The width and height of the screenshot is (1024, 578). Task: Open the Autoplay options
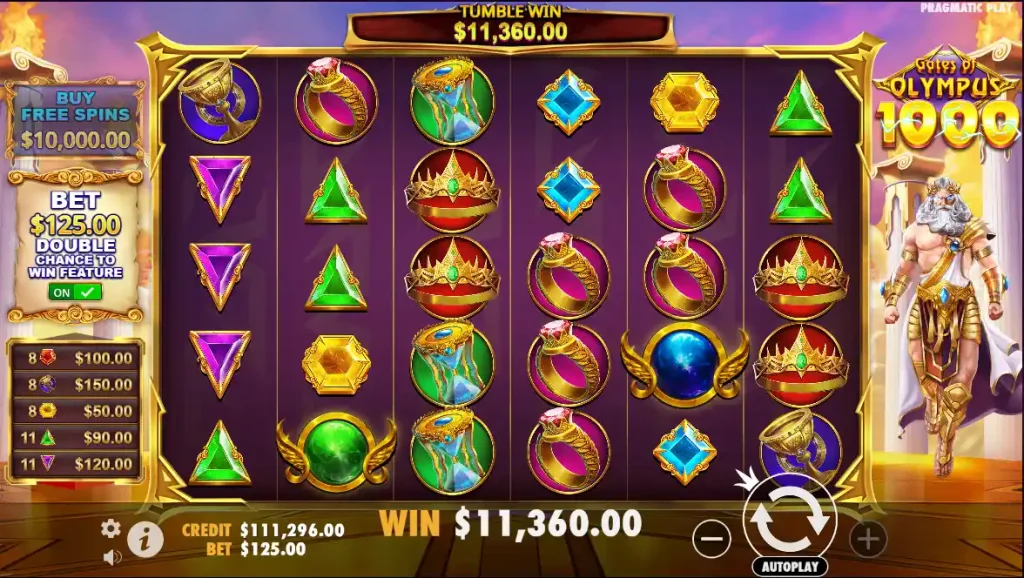pyautogui.click(x=789, y=566)
